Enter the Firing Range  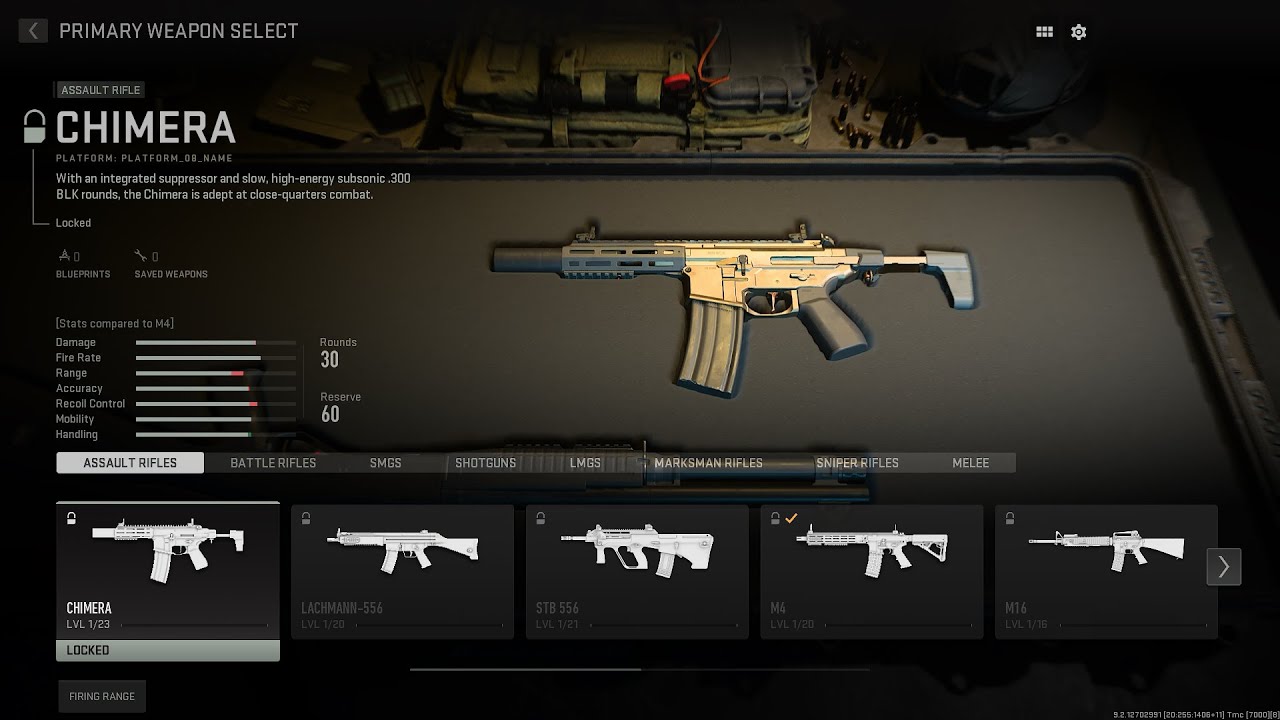point(102,696)
